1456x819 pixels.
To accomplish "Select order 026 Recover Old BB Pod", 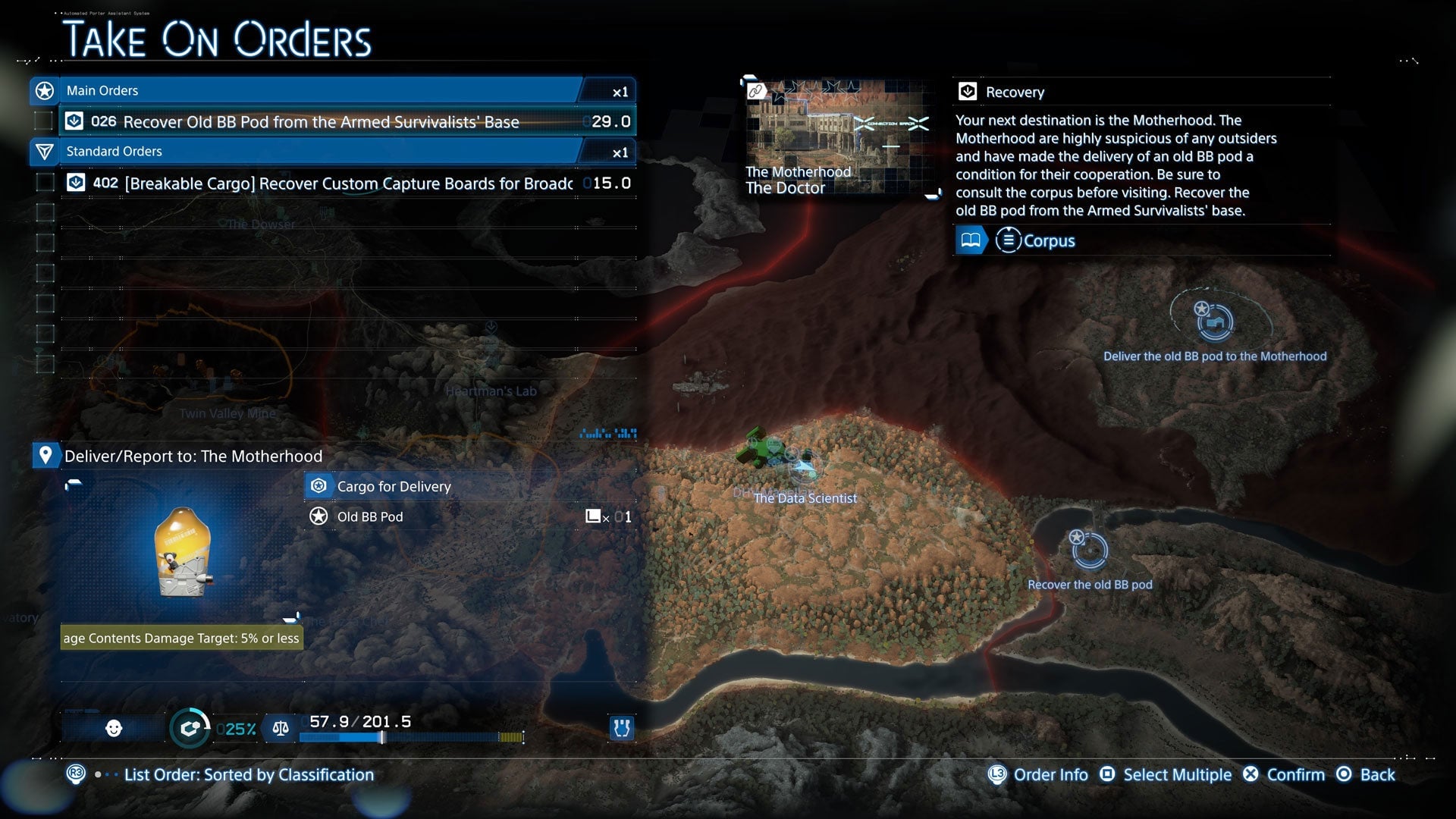I will [x=318, y=121].
